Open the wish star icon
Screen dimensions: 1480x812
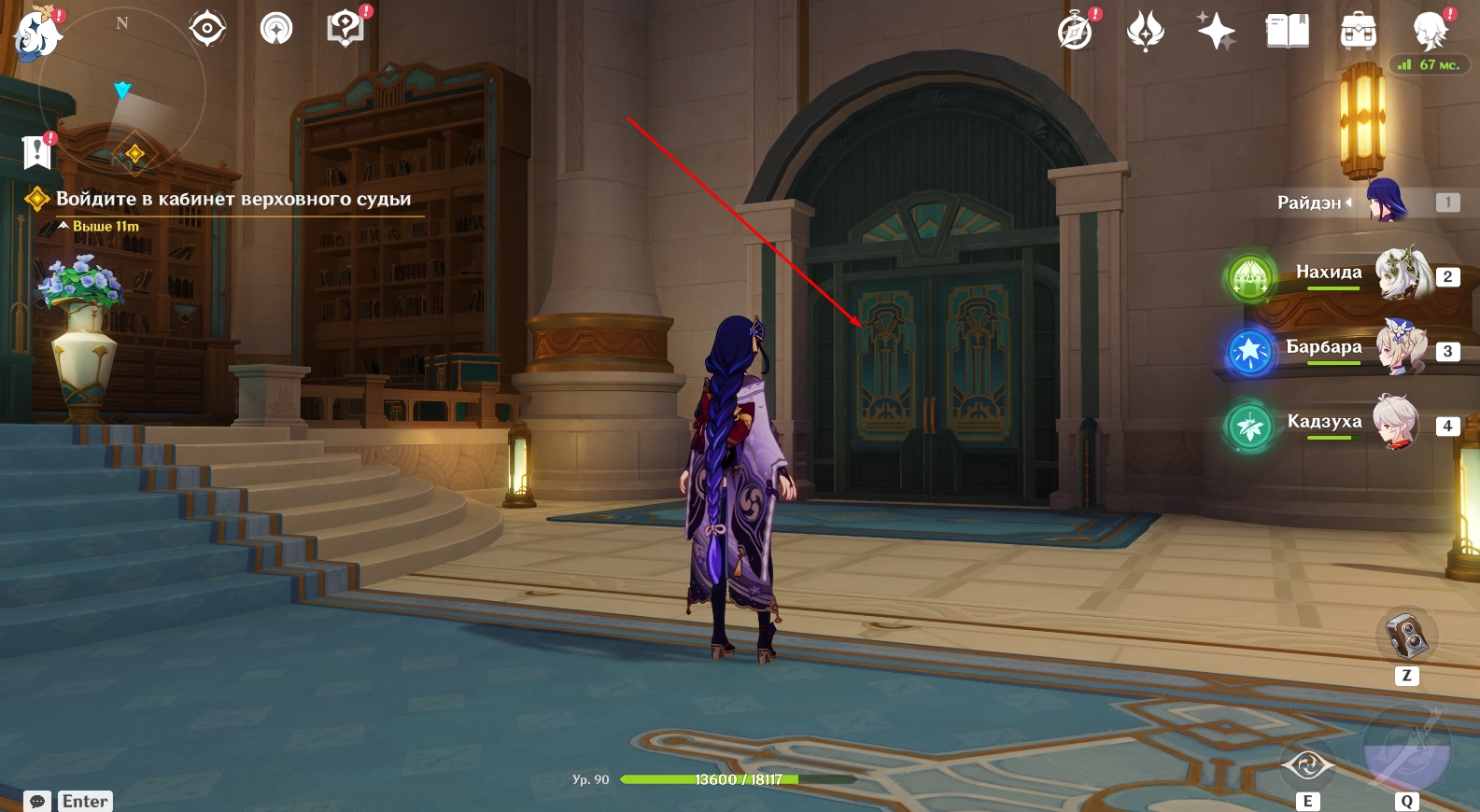(x=1217, y=31)
